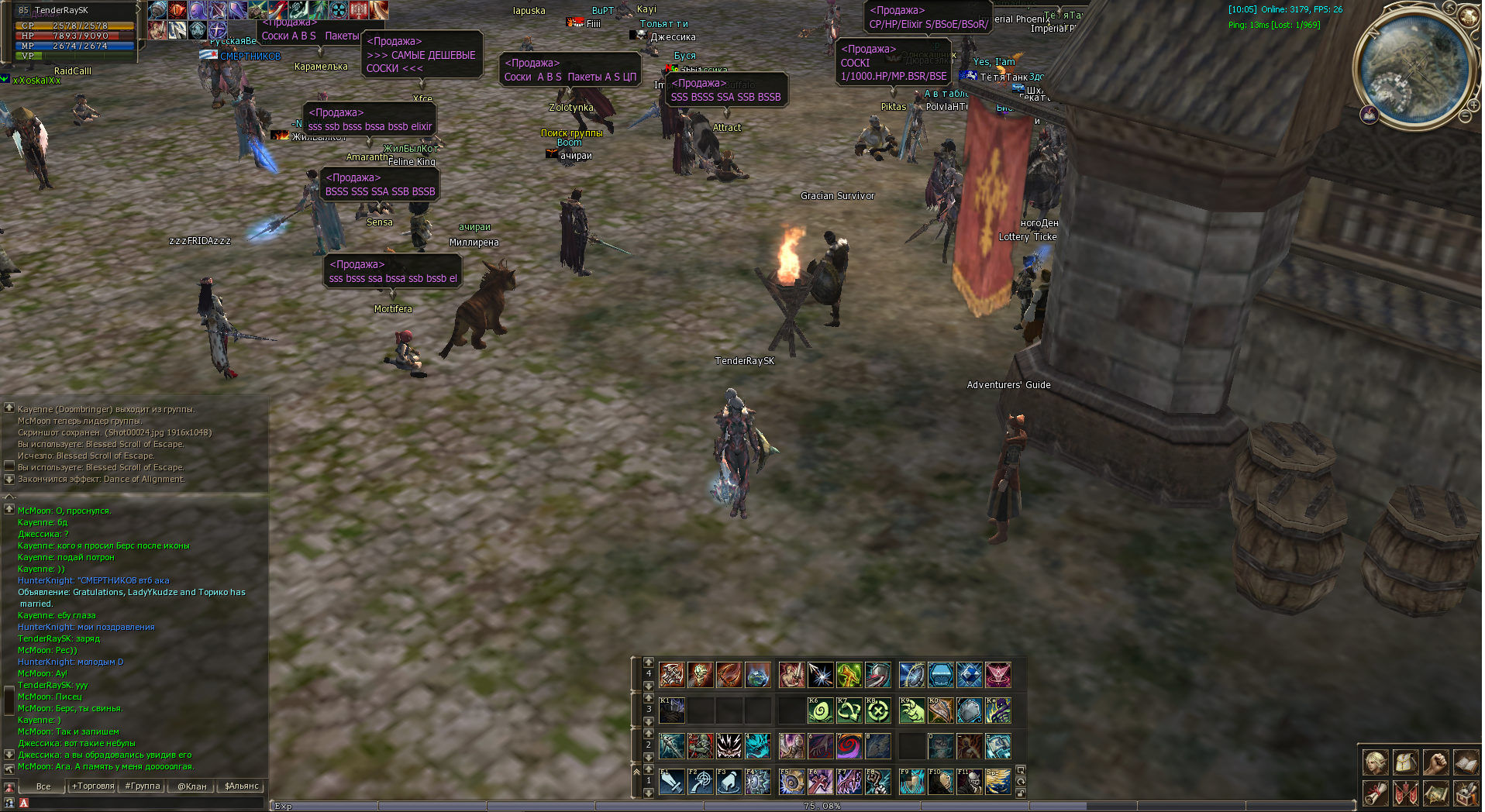Open the system menu toolbox icon
Viewport: 1485px width, 812px height.
(x=1465, y=793)
